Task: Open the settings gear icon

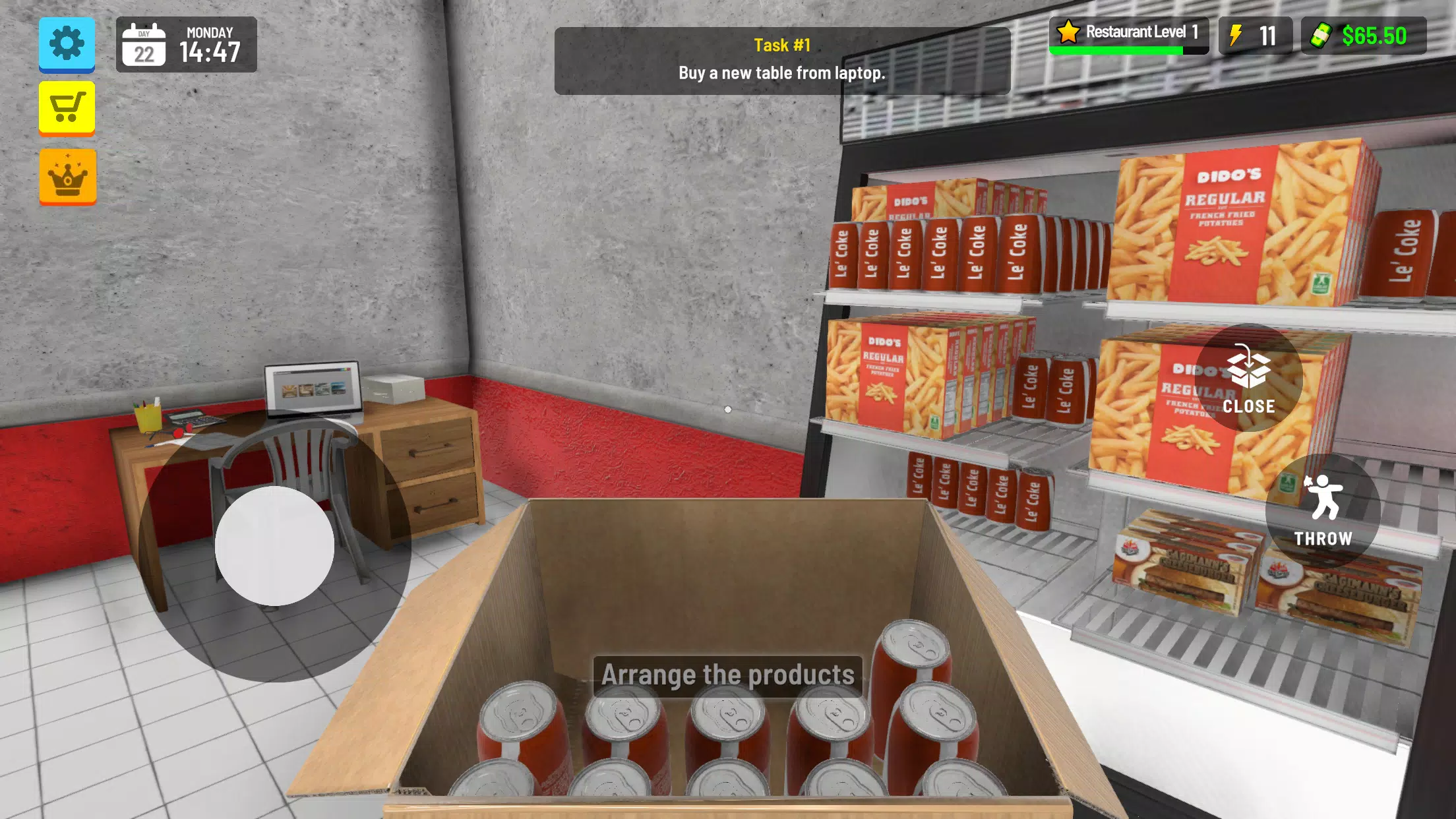Action: coord(66,45)
